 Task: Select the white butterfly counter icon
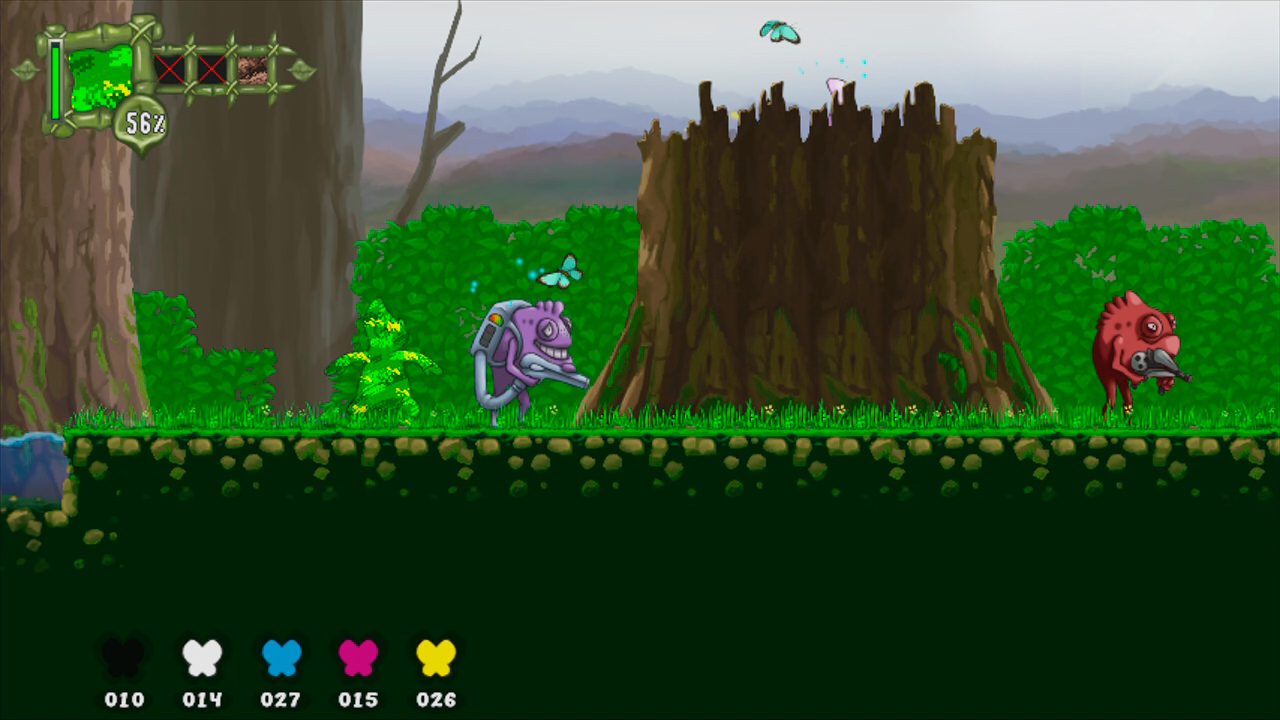[x=200, y=655]
